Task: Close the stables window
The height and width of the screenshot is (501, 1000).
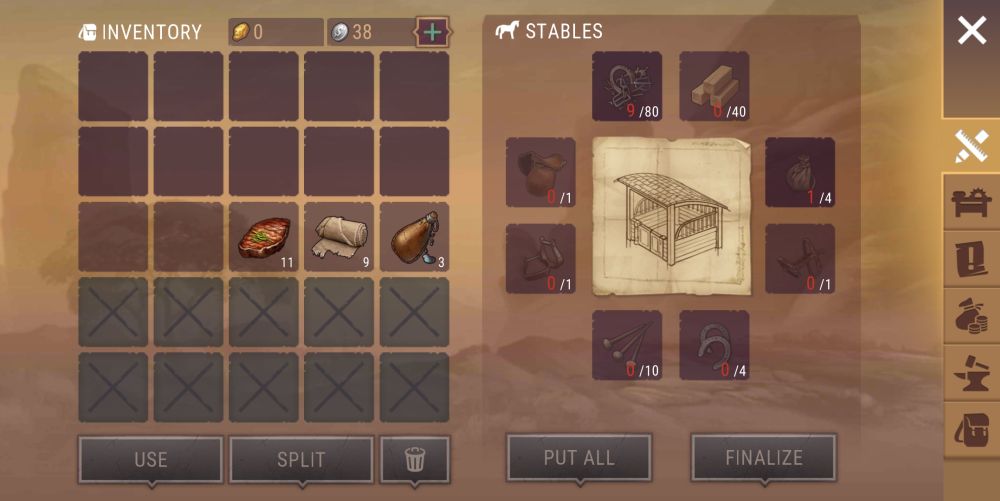Action: click(971, 31)
